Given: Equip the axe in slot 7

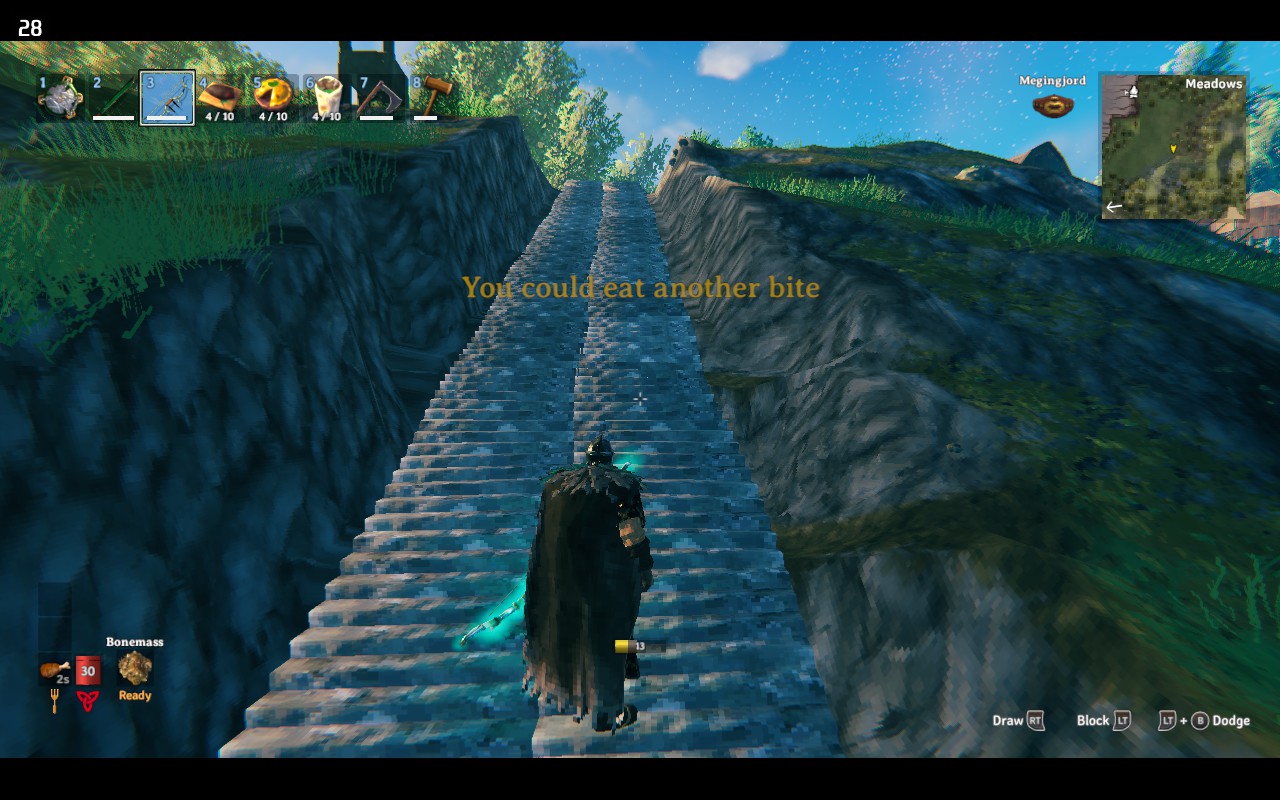Looking at the screenshot, I should [x=377, y=98].
